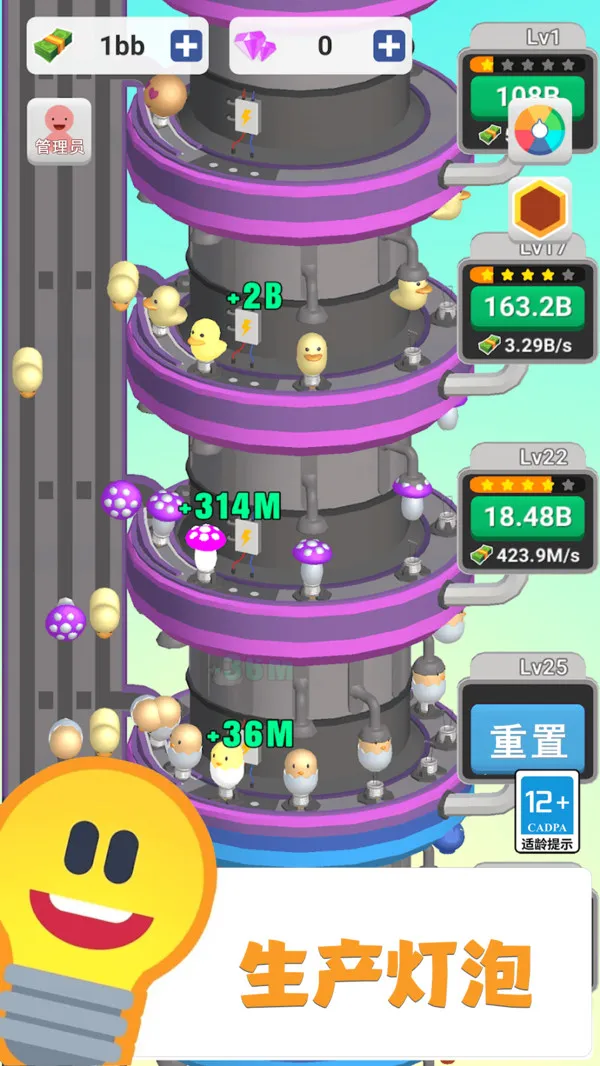Spin the colorful prize wheel icon
Image resolution: width=600 pixels, height=1066 pixels.
pos(539,131)
